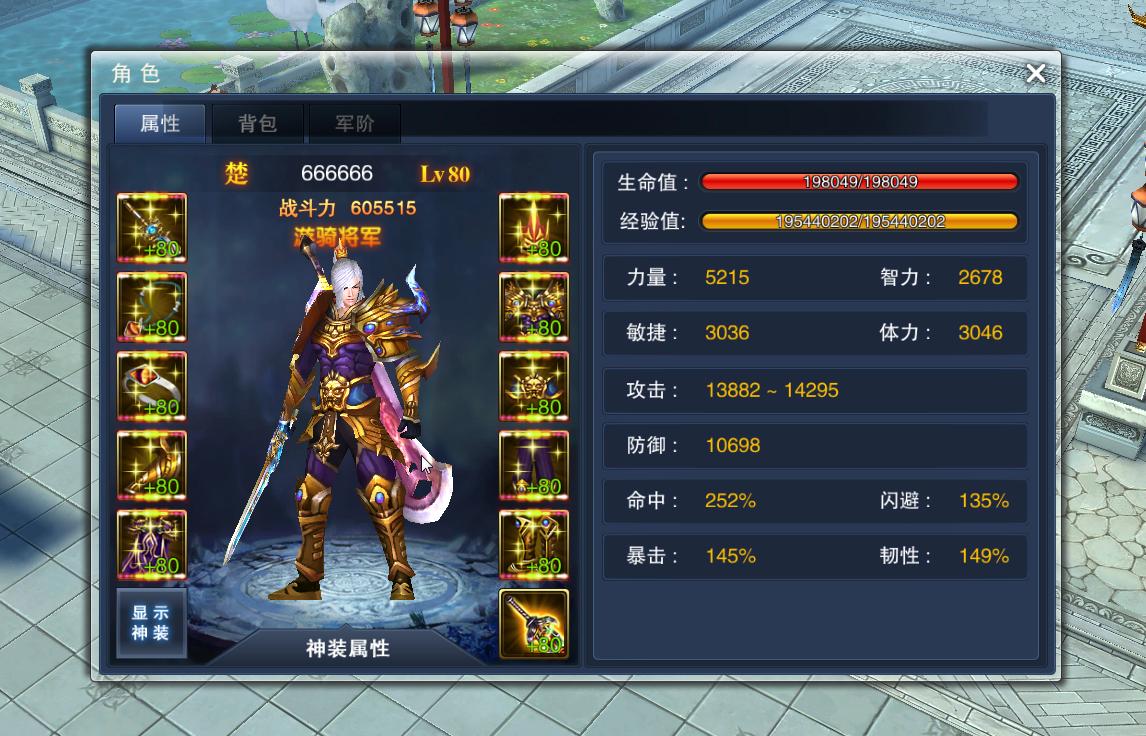Select the equipped sword weapon slot

(x=152, y=228)
